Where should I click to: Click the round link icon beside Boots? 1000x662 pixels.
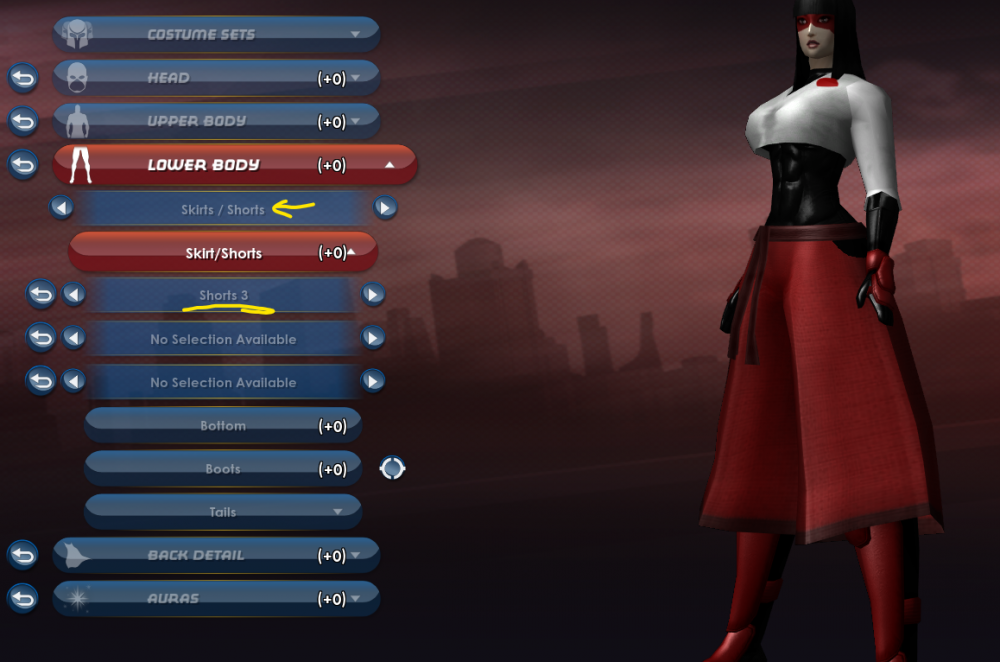pyautogui.click(x=392, y=468)
